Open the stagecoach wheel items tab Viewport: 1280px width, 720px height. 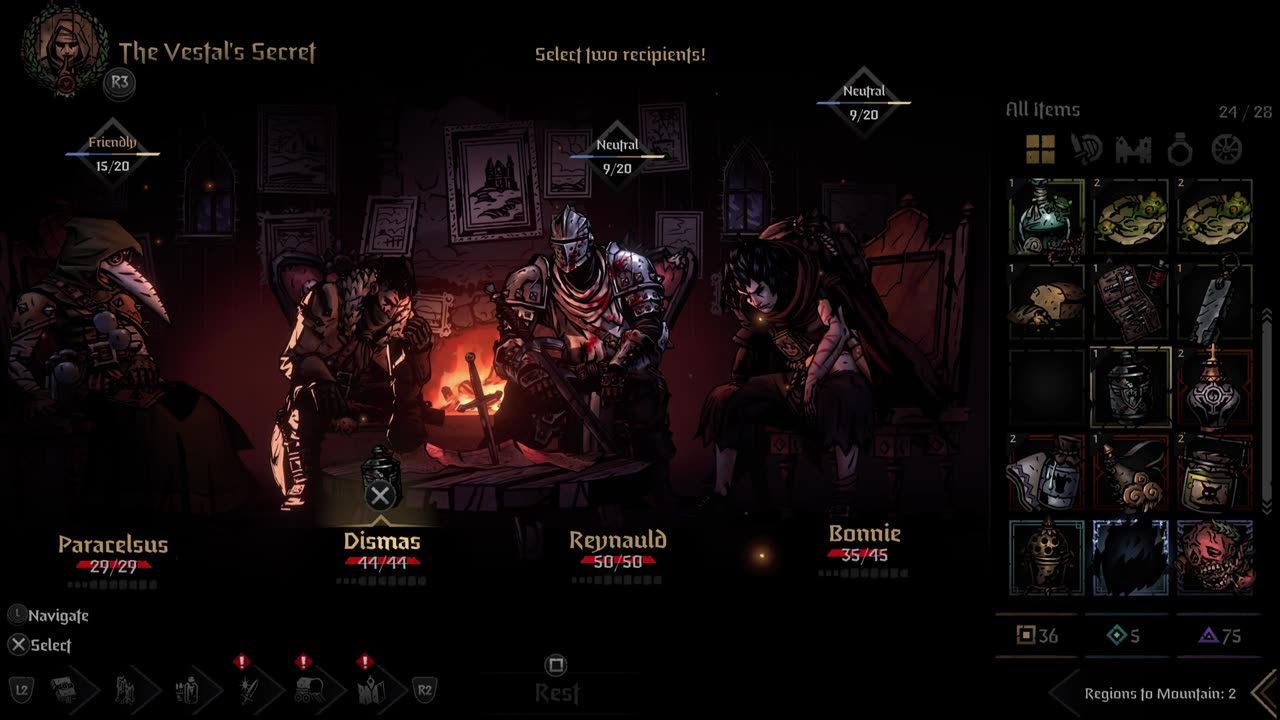(1226, 150)
